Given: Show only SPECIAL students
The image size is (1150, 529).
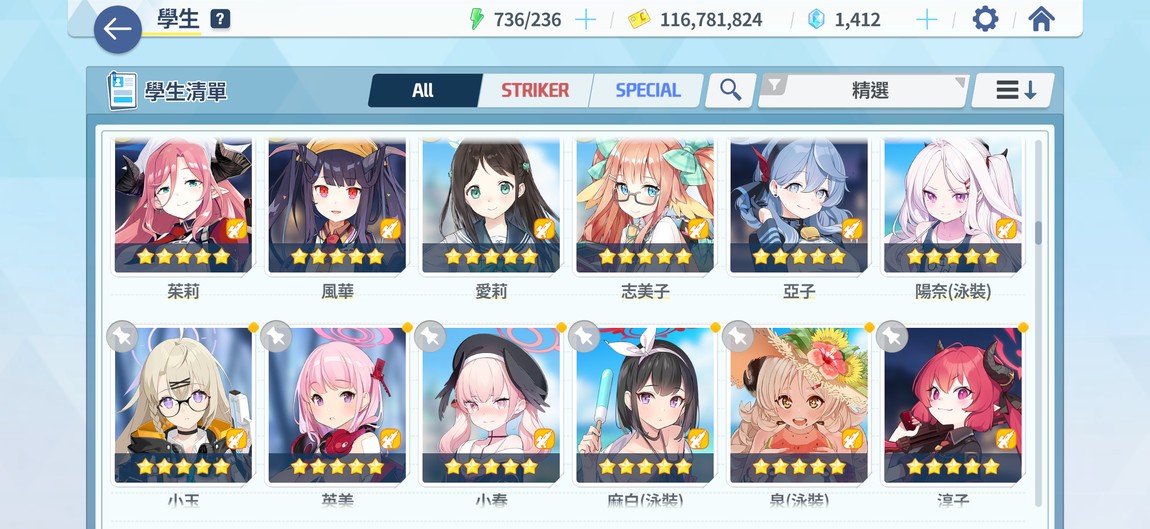Looking at the screenshot, I should [647, 90].
